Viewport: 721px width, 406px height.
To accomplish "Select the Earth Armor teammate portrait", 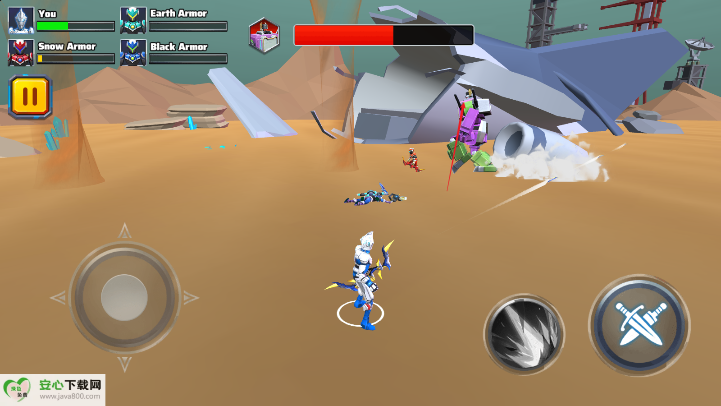I will pos(133,20).
